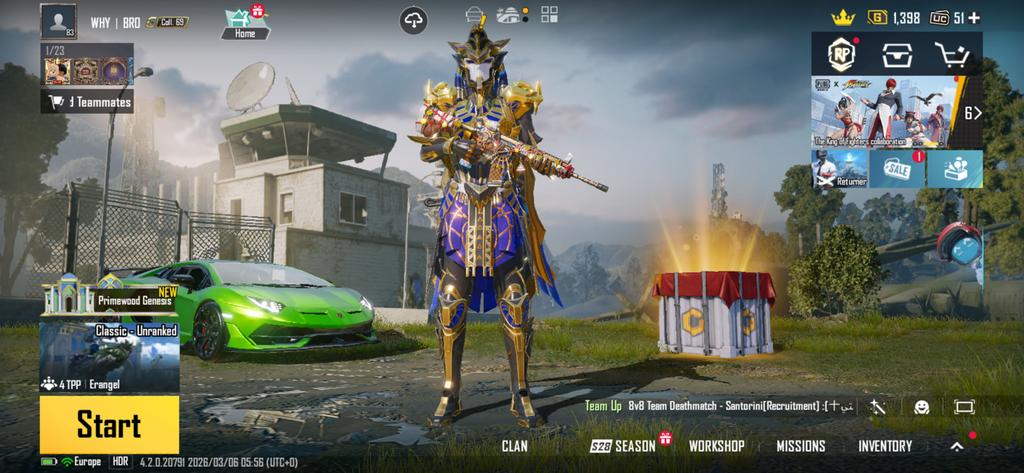Open the Inventory
The image size is (1024, 473).
pyautogui.click(x=885, y=446)
